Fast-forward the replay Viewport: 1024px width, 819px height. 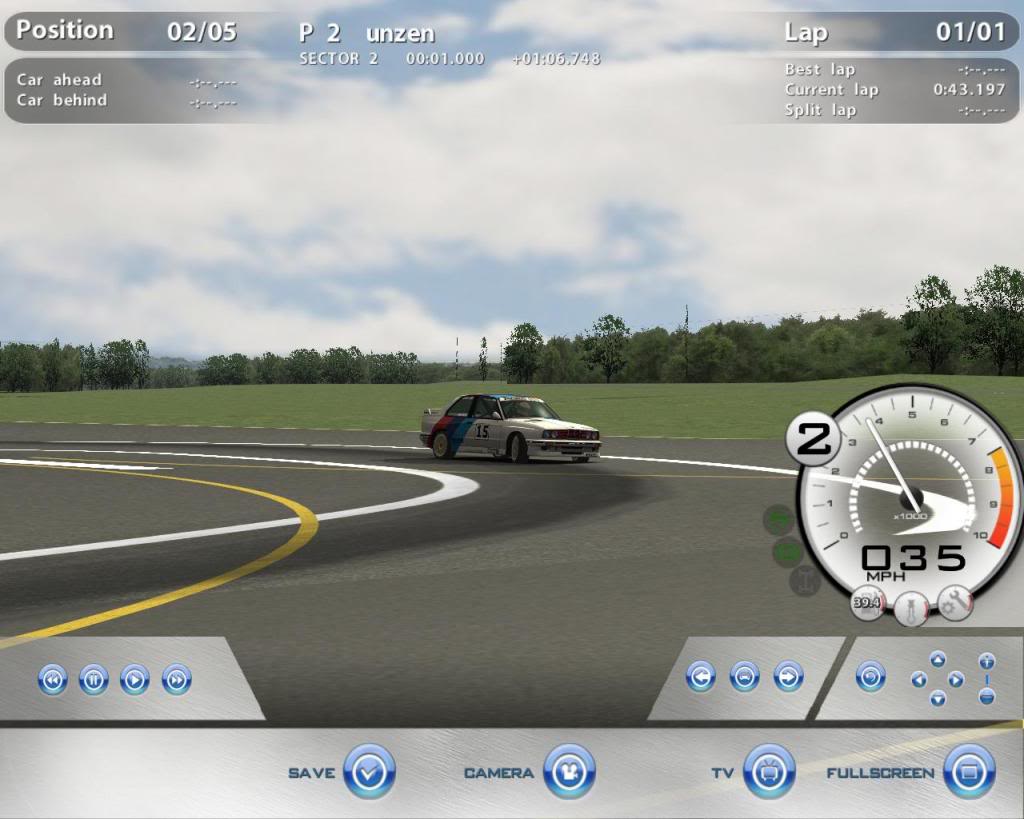pyautogui.click(x=177, y=681)
